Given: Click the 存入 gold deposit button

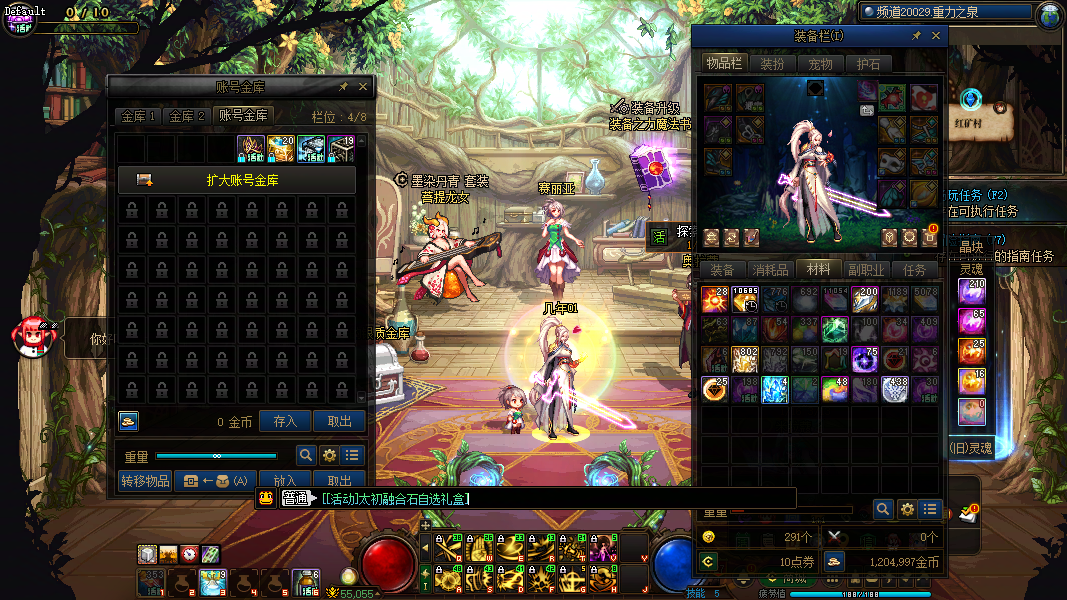Looking at the screenshot, I should point(285,421).
